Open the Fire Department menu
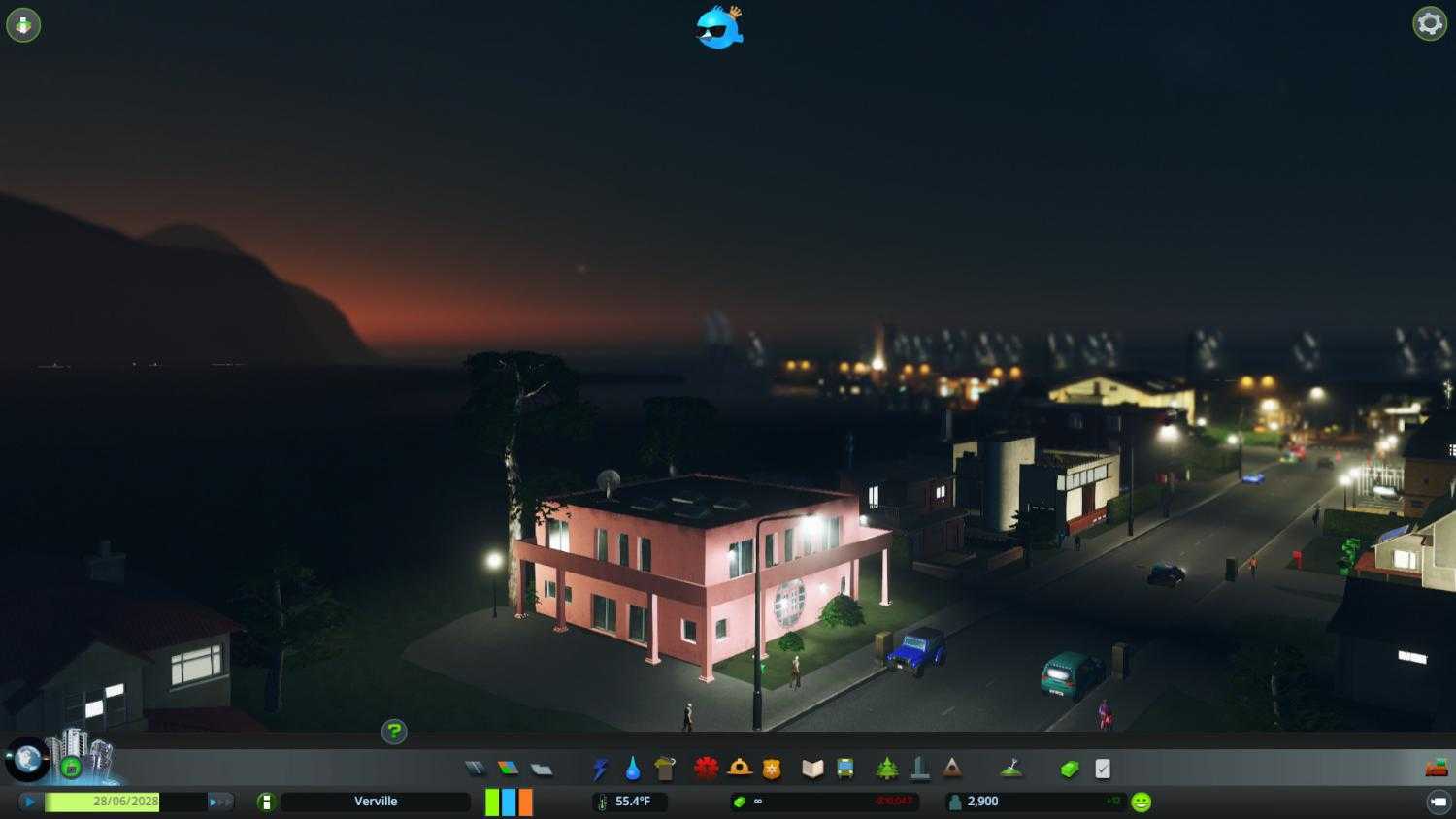The height and width of the screenshot is (819, 1456). coord(742,768)
